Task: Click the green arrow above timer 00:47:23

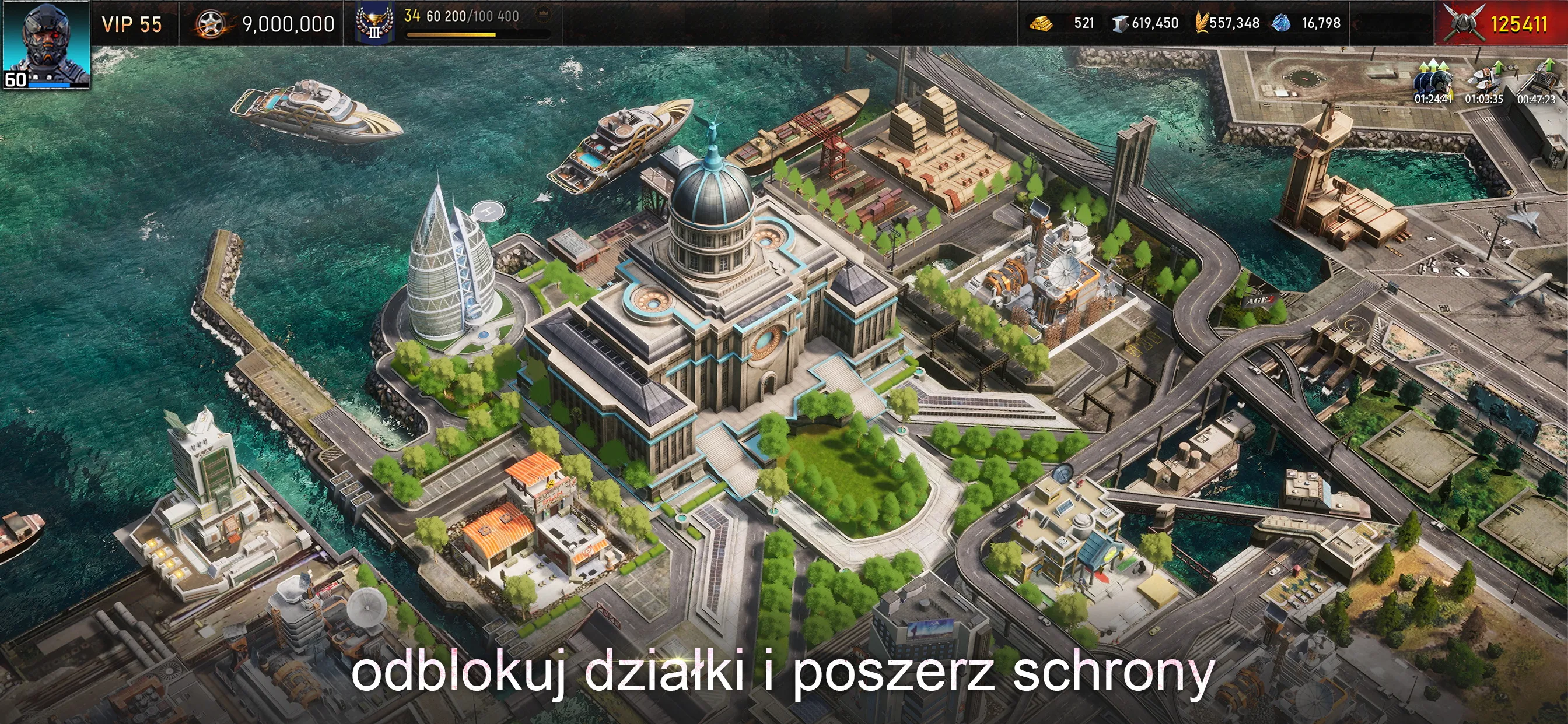Action: [x=1549, y=64]
